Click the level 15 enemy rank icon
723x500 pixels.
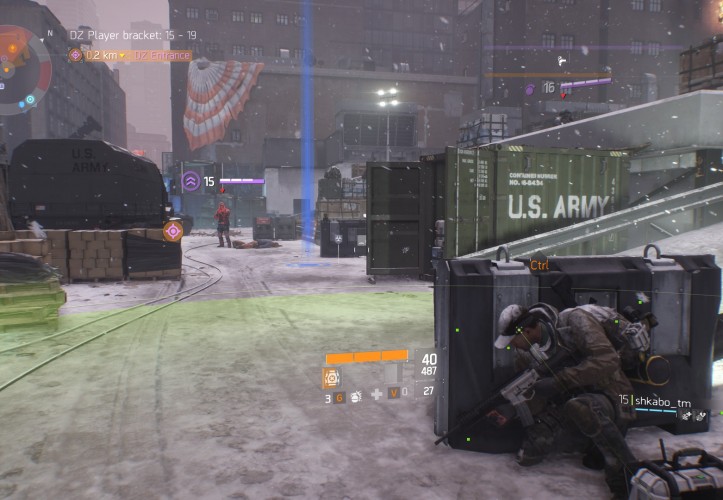coord(190,182)
